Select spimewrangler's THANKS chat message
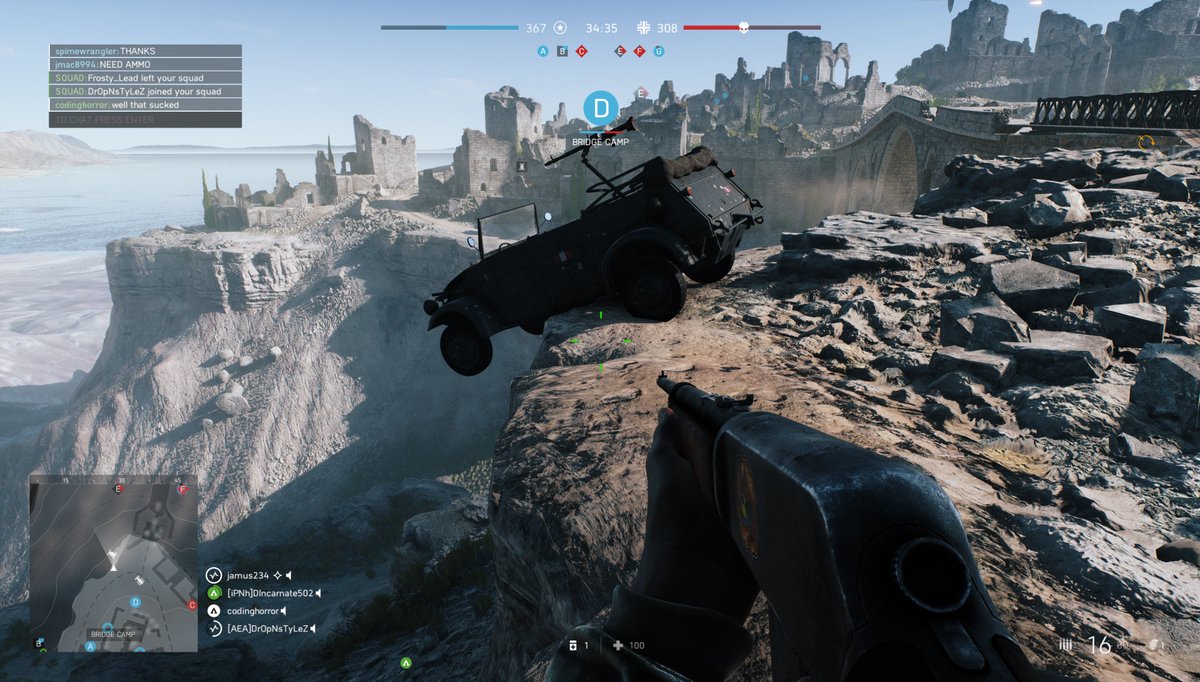This screenshot has width=1200, height=682. click(x=145, y=51)
